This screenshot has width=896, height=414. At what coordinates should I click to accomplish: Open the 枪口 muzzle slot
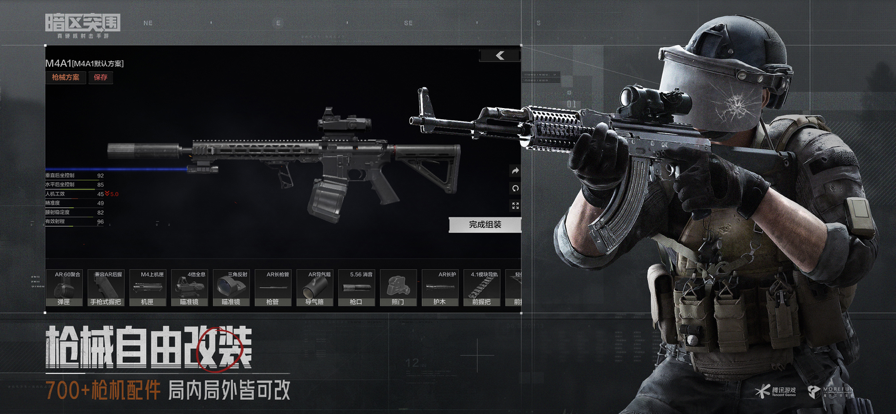pyautogui.click(x=359, y=287)
